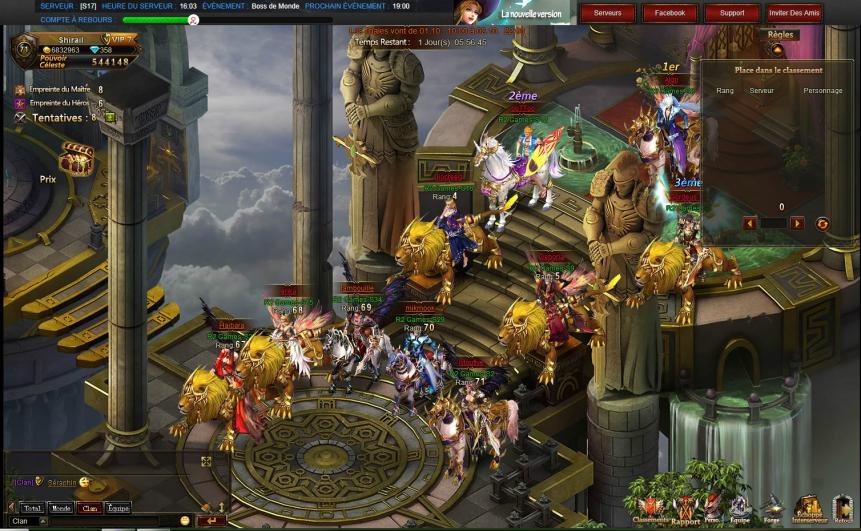Open the Serveurs list
The height and width of the screenshot is (531, 861).
tap(607, 13)
